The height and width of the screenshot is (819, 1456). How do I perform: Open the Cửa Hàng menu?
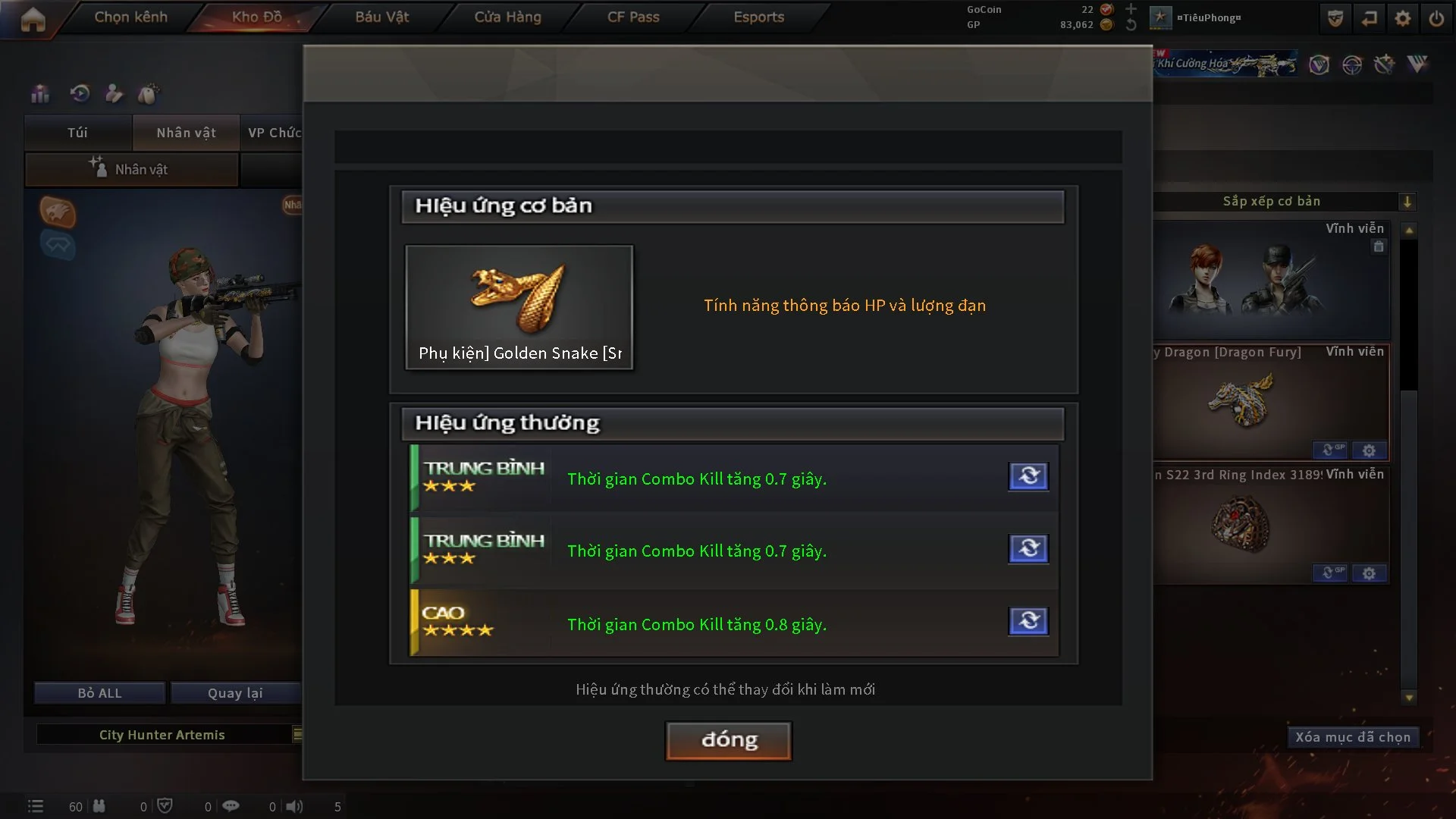pos(507,17)
